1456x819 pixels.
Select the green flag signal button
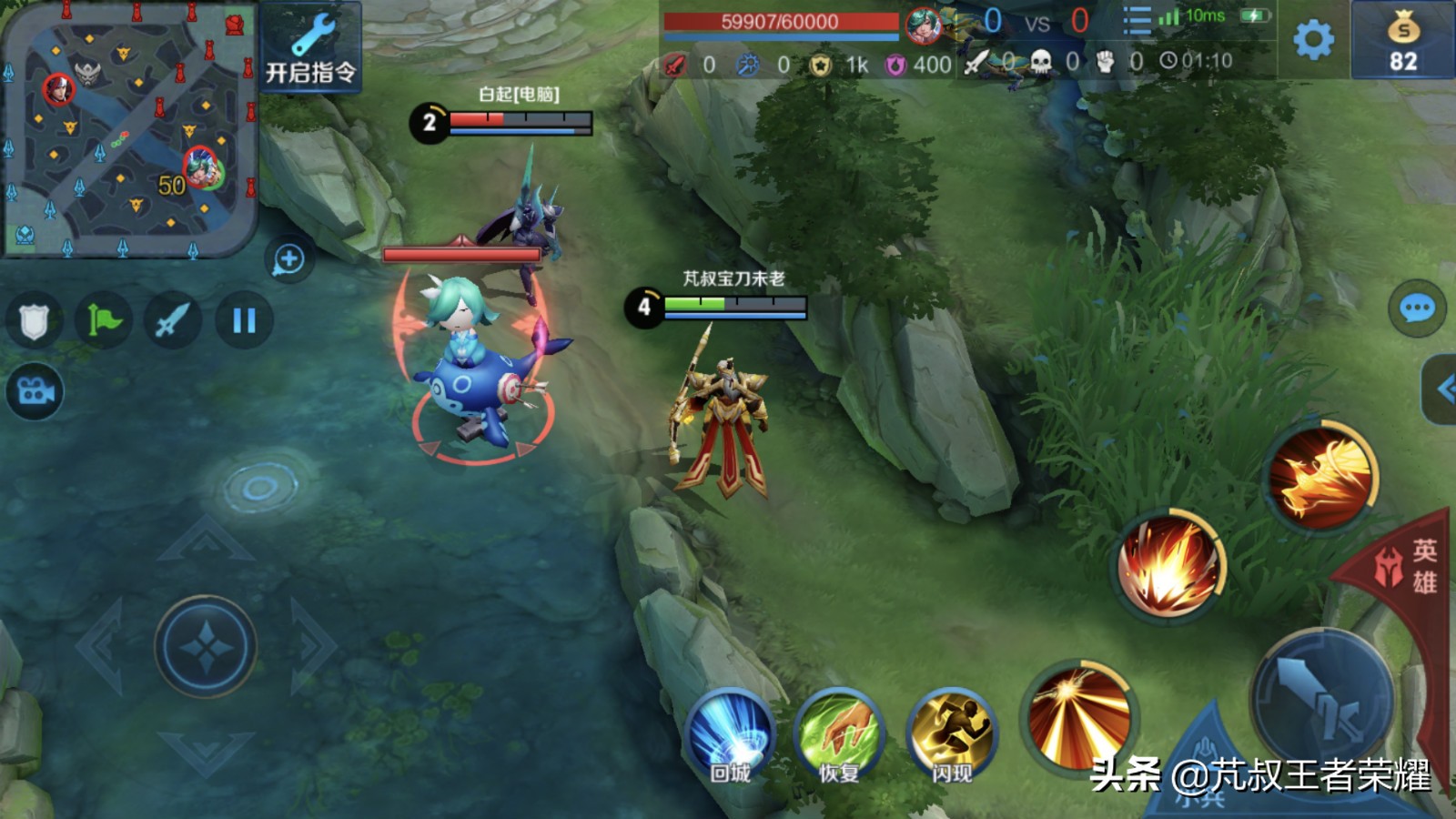104,320
